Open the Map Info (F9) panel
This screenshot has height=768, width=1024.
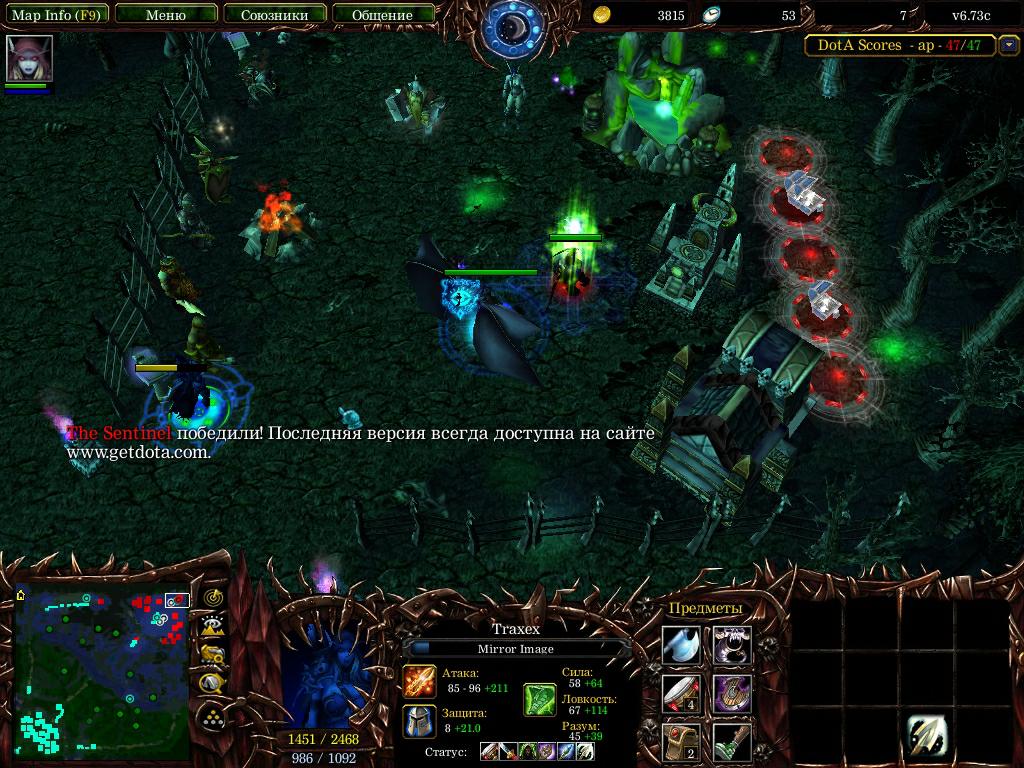[x=56, y=15]
